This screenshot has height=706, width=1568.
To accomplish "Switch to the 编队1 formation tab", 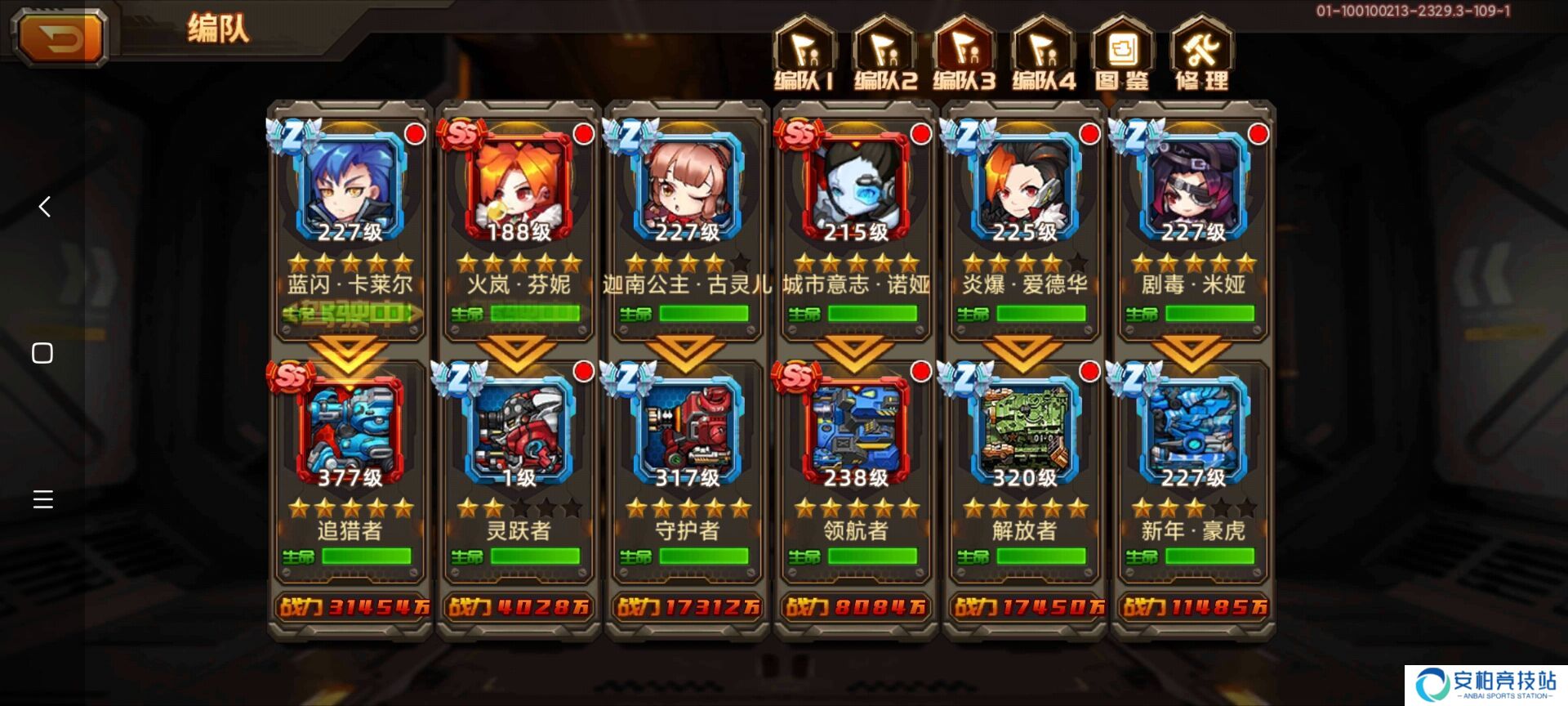I will pos(804,54).
